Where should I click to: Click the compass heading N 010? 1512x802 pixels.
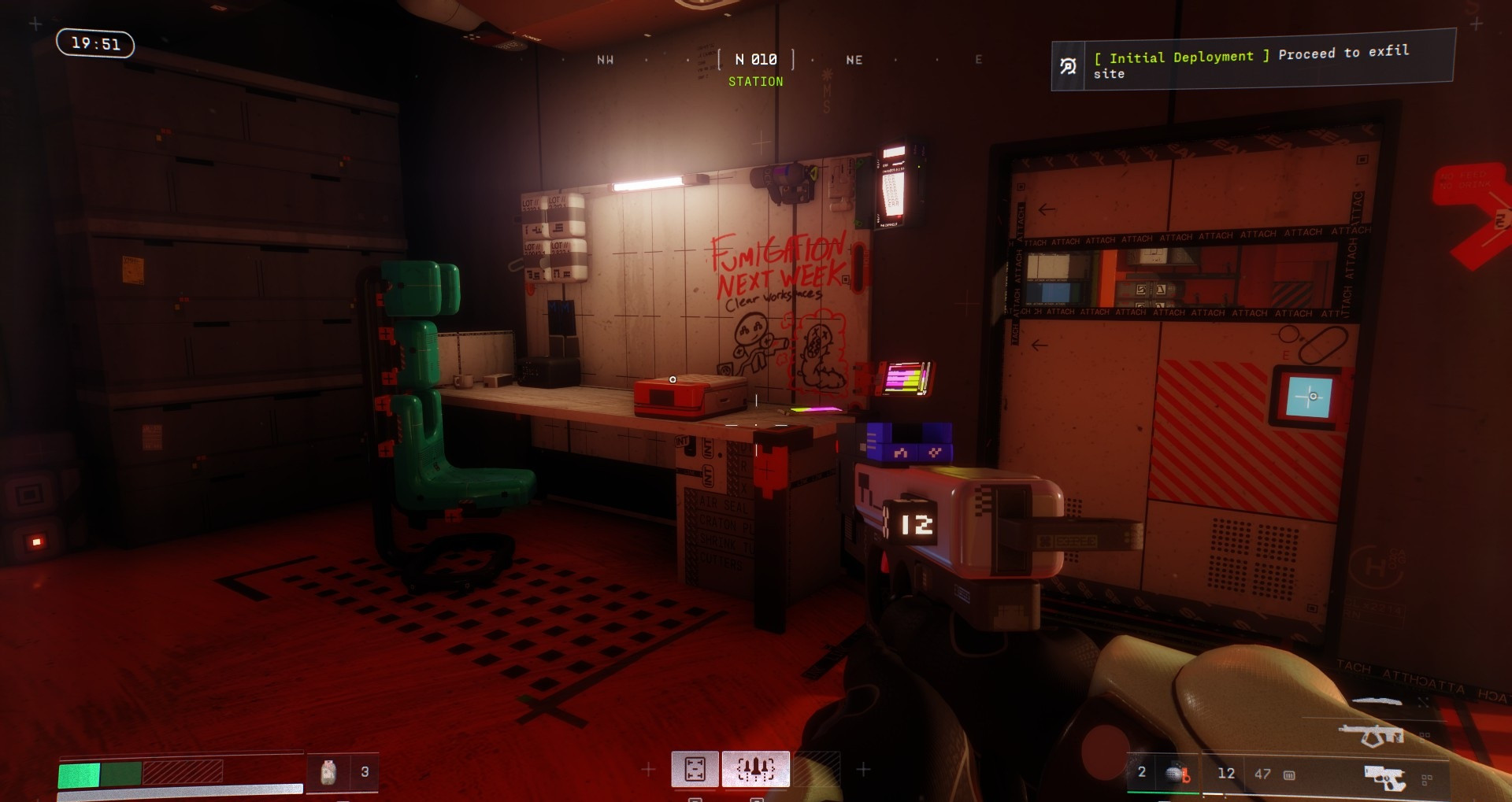pos(755,60)
